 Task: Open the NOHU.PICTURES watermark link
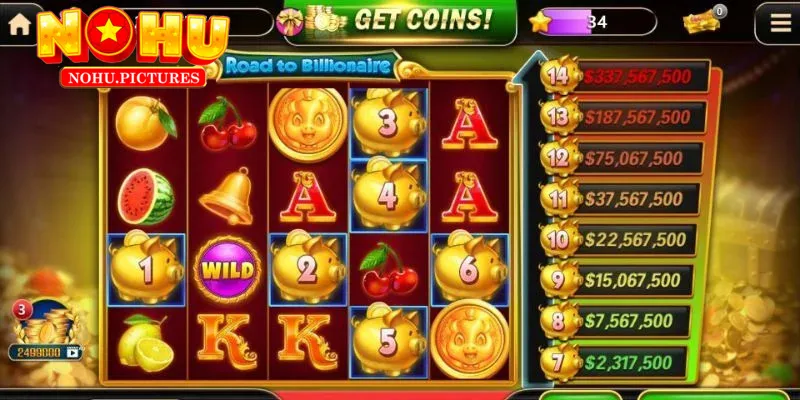[x=133, y=77]
